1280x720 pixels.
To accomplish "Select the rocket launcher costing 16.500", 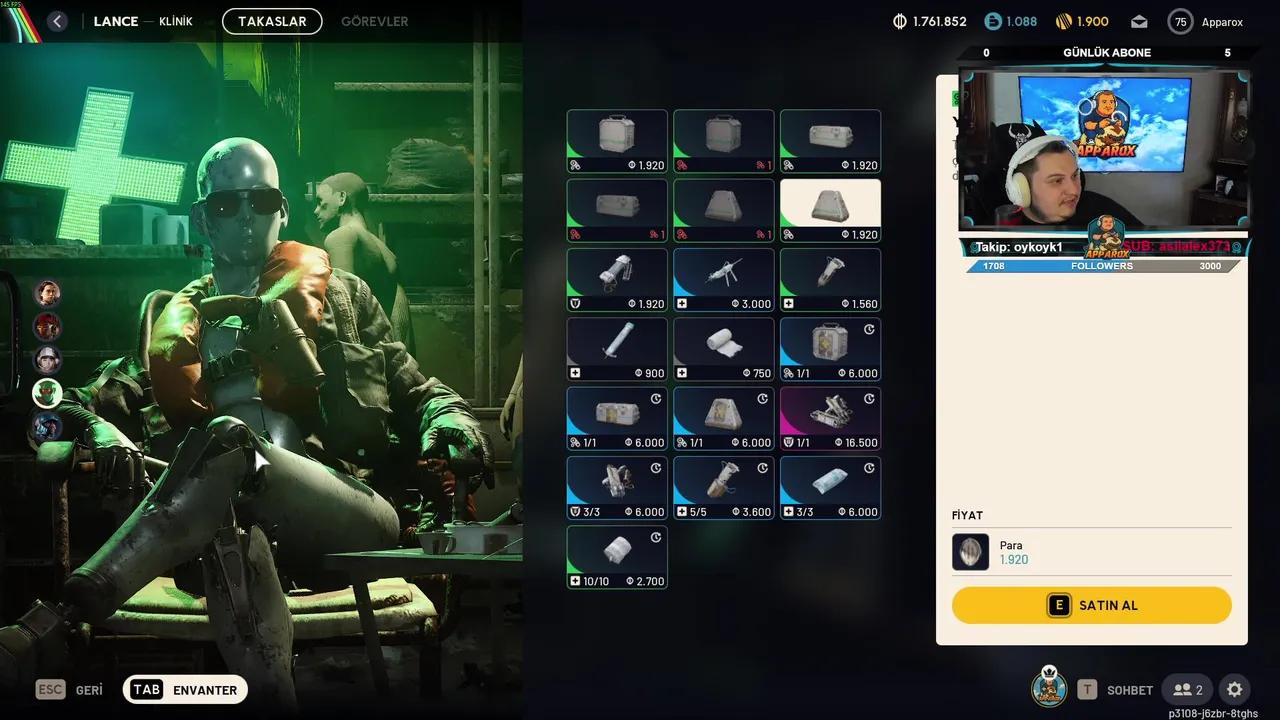I will click(830, 417).
